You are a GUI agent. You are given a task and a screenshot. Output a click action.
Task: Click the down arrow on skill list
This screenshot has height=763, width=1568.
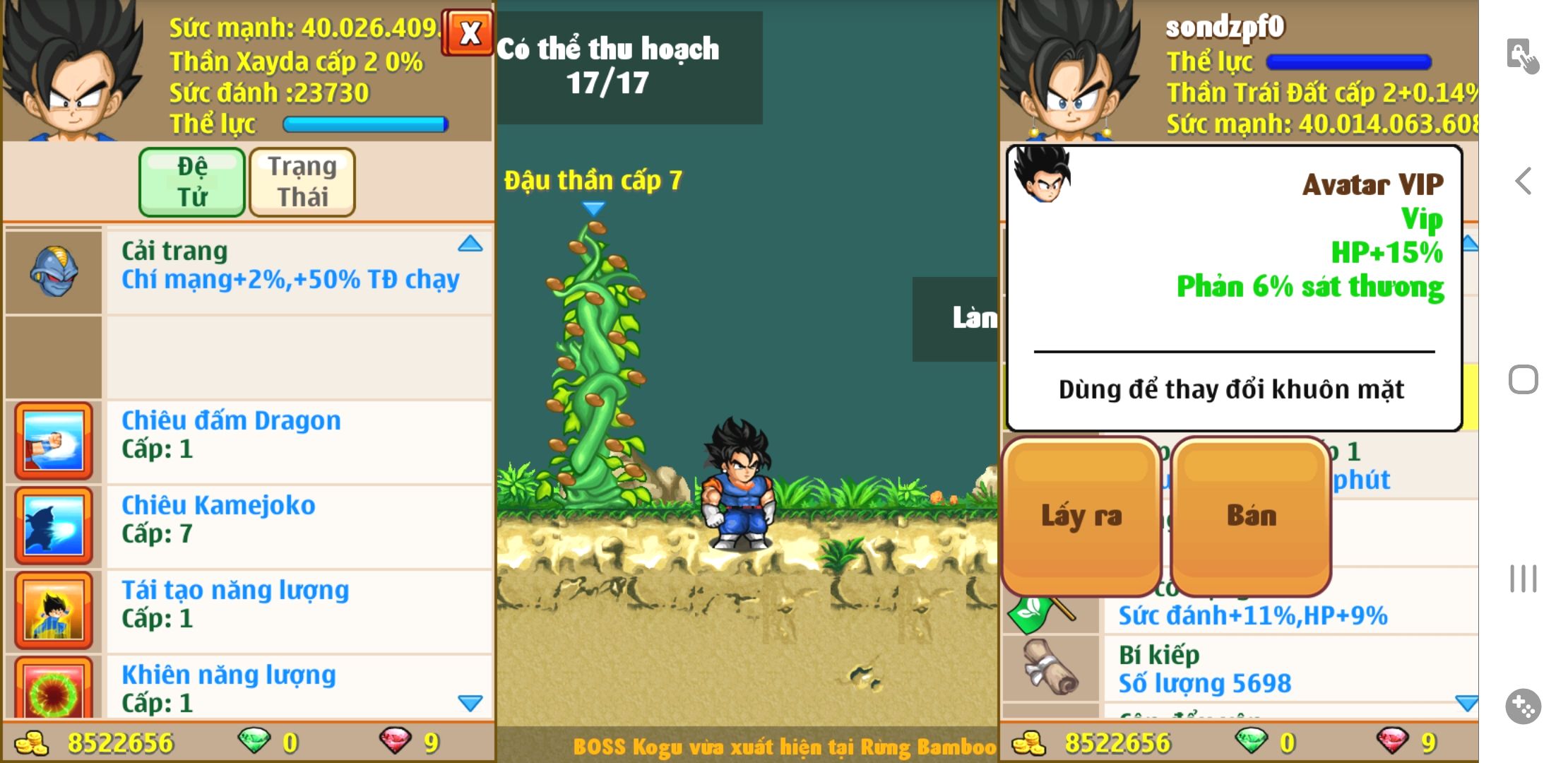point(470,703)
